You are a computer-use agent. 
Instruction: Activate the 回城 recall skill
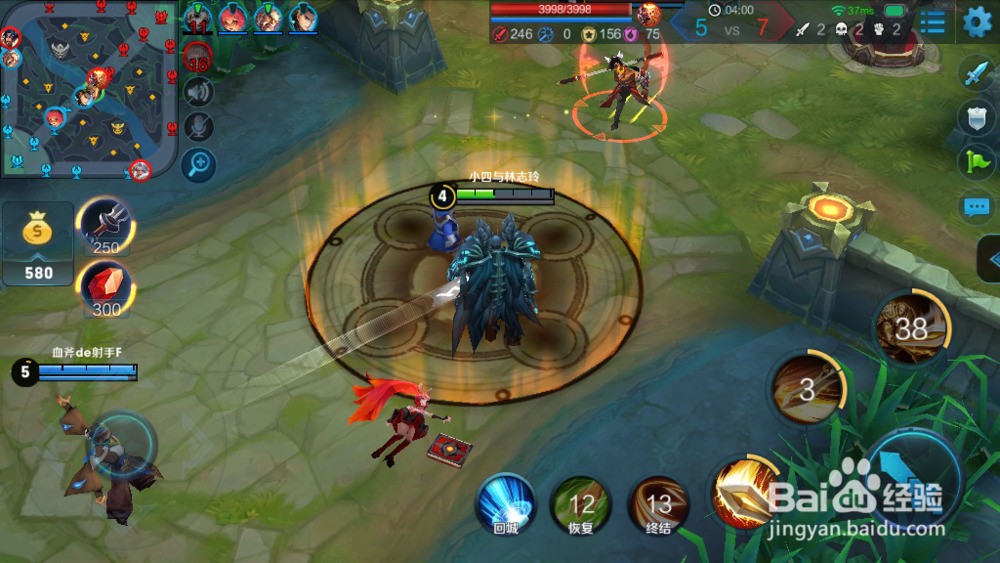tap(505, 503)
